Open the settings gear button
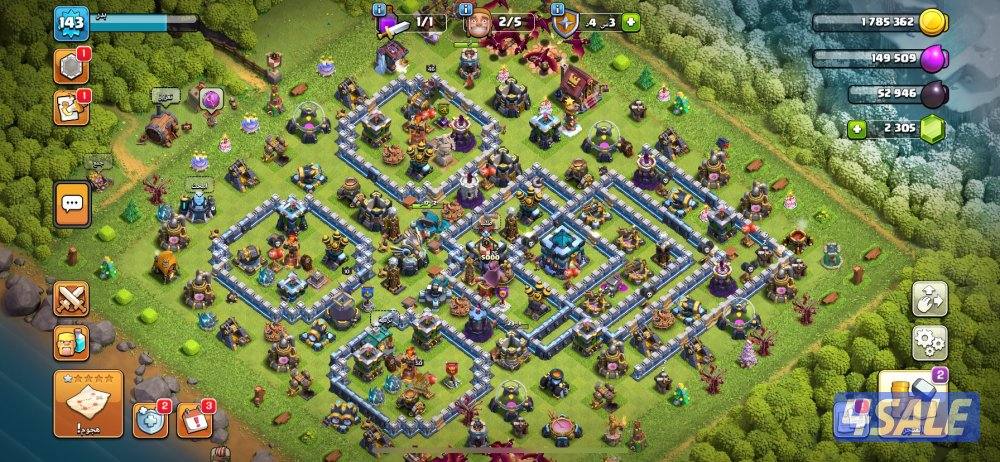This screenshot has width=1000, height=462. (x=929, y=343)
